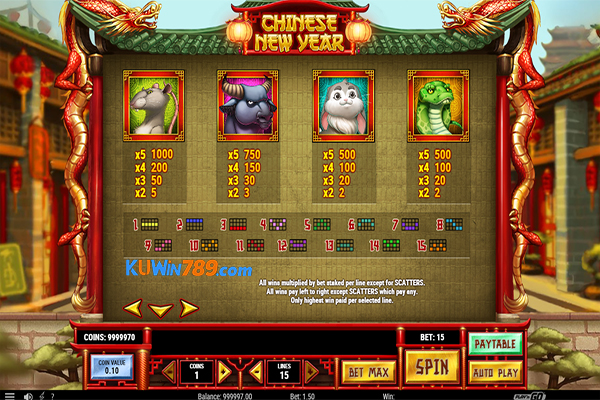The height and width of the screenshot is (400, 600).
Task: Decrease the number of lines
Action: point(257,372)
